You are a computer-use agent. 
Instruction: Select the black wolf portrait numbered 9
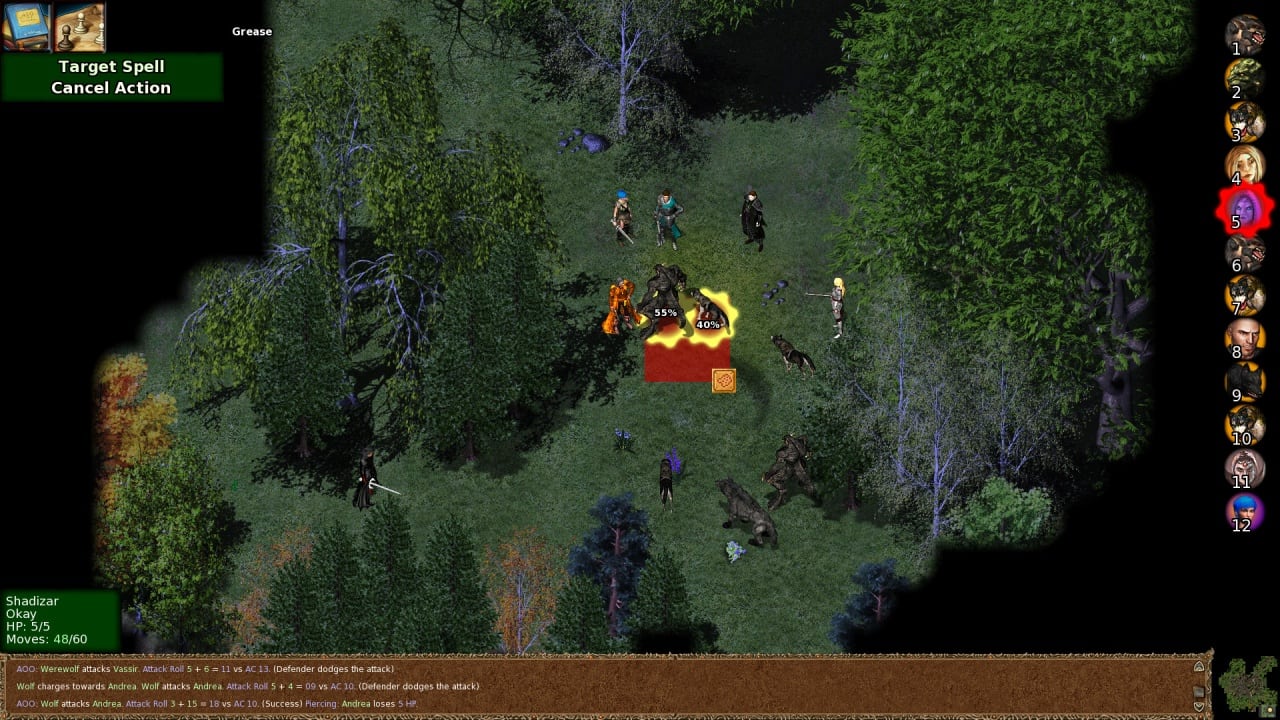[1244, 382]
